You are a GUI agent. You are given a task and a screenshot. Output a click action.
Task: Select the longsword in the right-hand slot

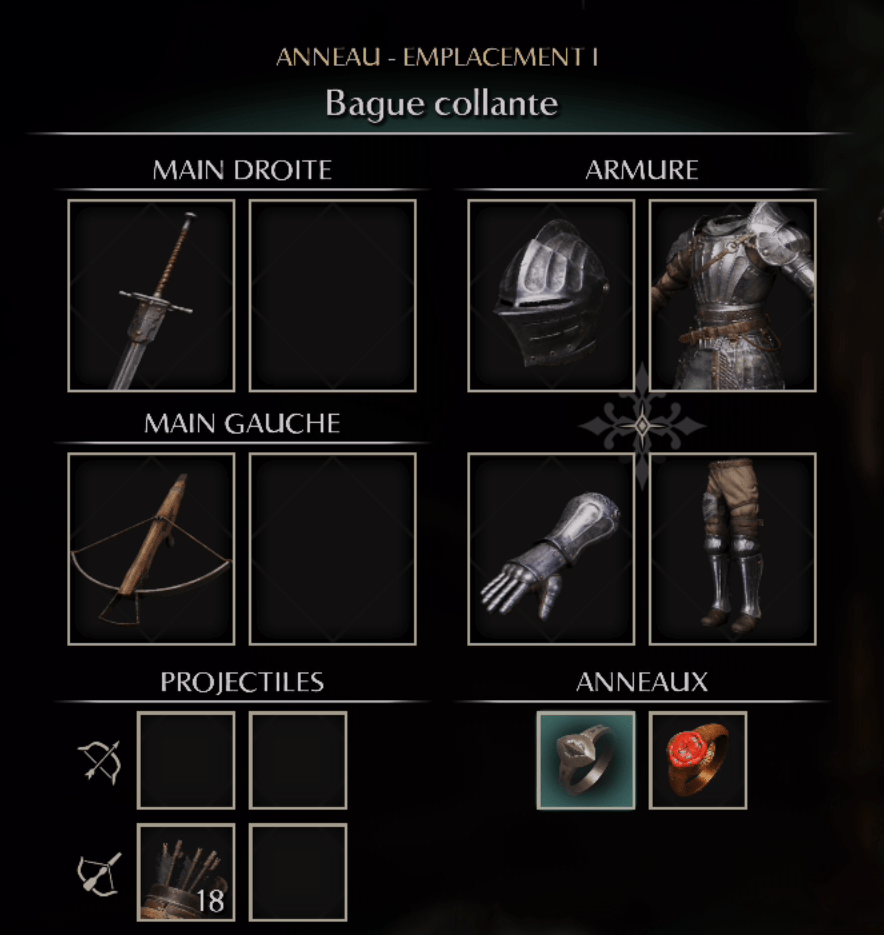(151, 295)
